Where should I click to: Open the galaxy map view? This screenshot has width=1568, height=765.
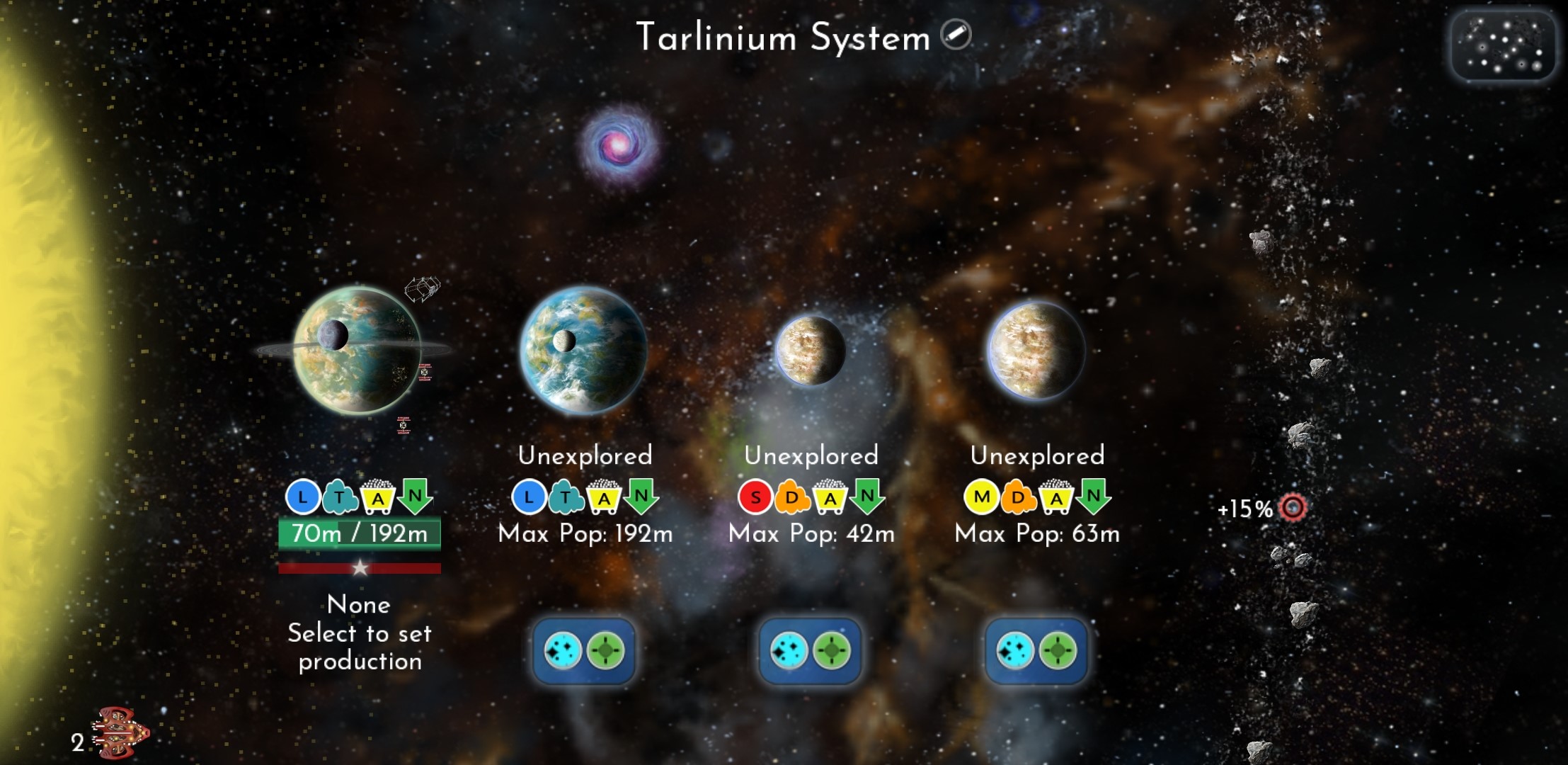[x=1503, y=46]
